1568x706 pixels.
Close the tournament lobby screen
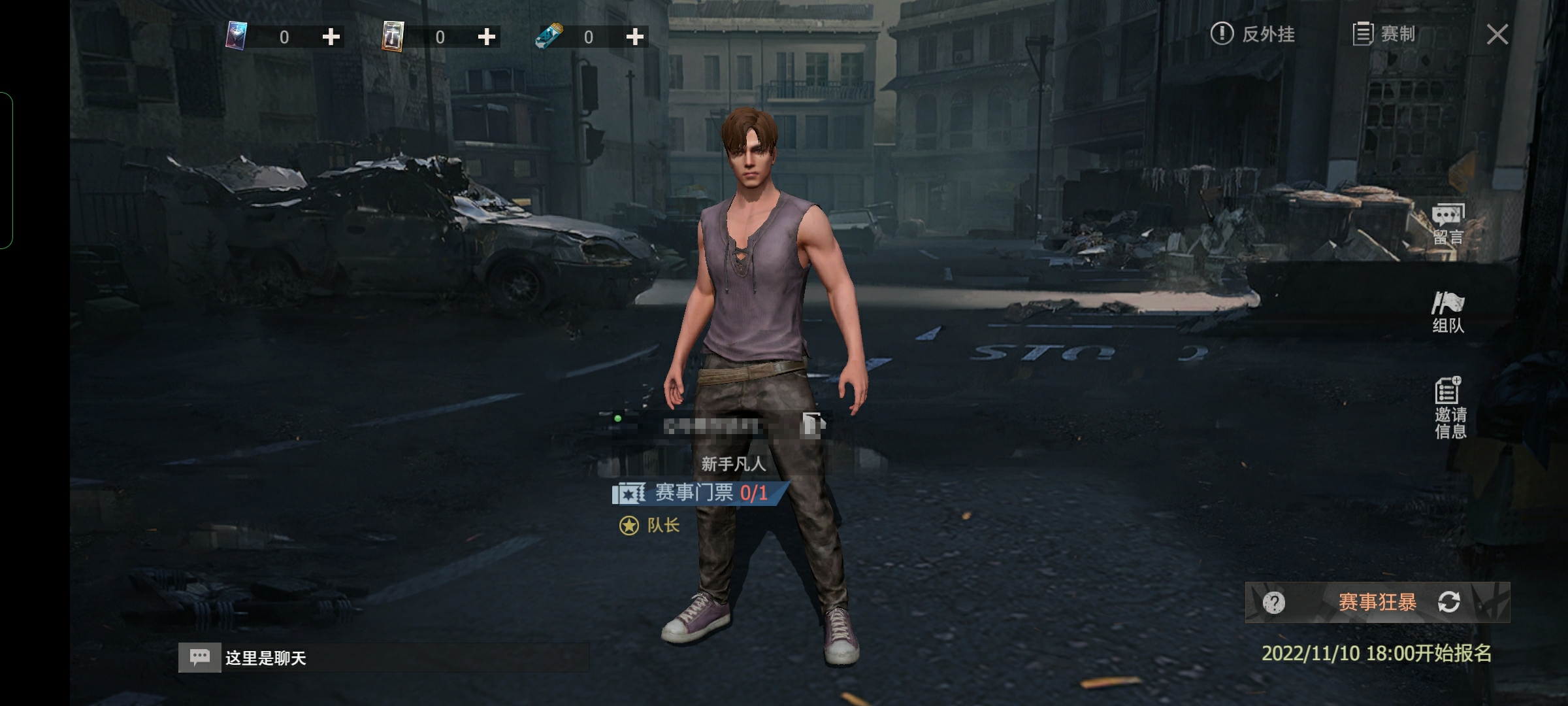[1497, 34]
